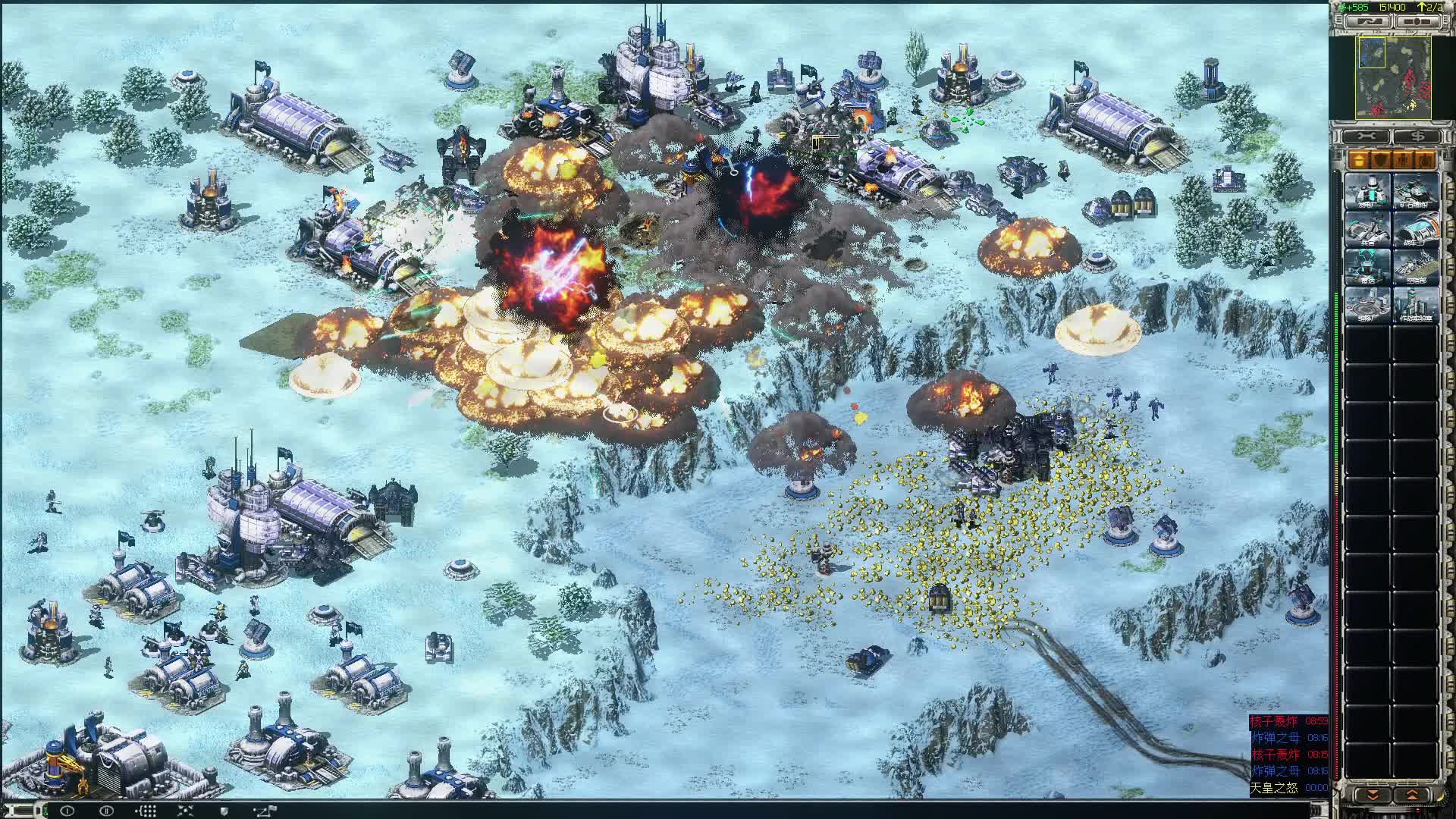This screenshot has width=1456, height=819.
Task: Select the 作战实验室 (Battle Lab) icon
Action: 1414,305
